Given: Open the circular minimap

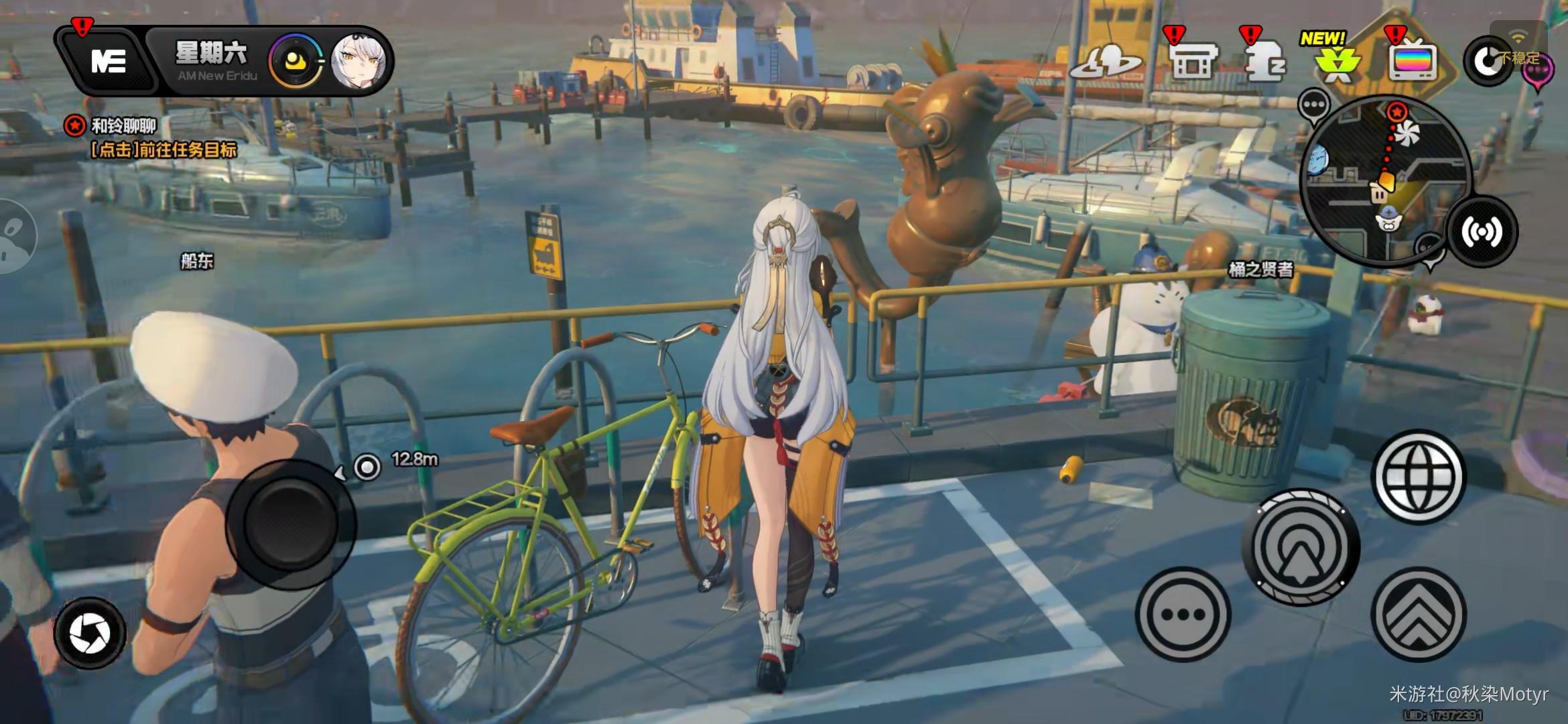Looking at the screenshot, I should (1384, 180).
